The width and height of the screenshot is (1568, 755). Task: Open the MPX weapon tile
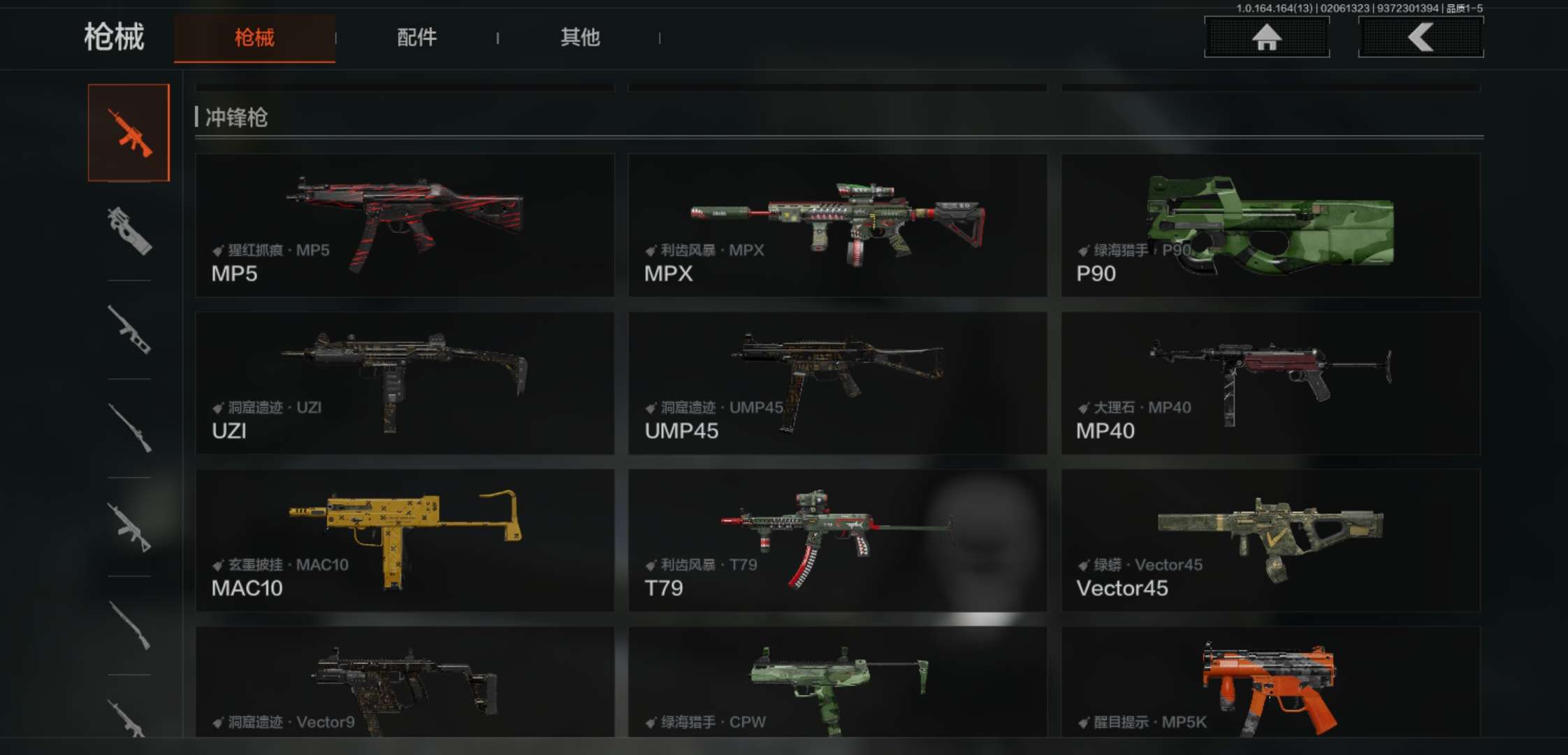click(x=837, y=225)
